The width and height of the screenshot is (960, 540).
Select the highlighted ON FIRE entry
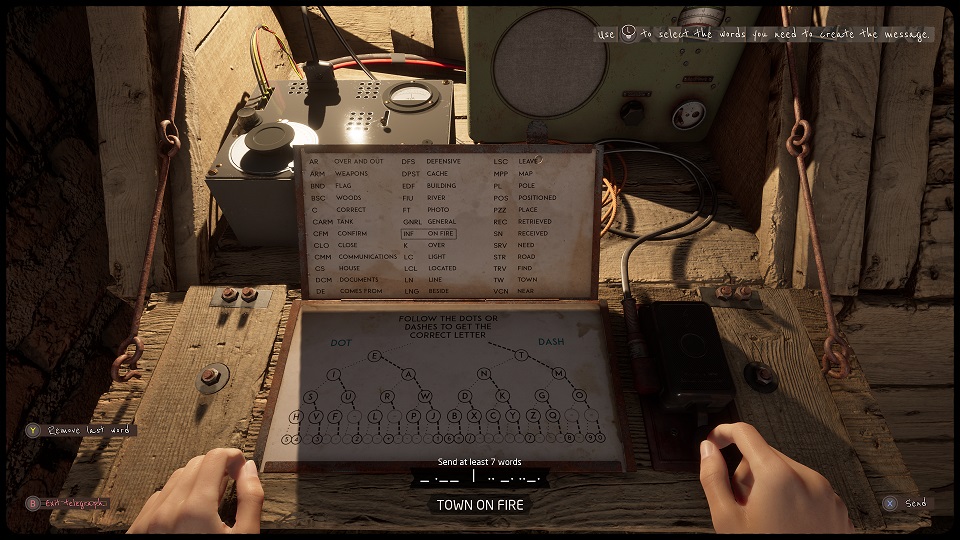(x=440, y=233)
